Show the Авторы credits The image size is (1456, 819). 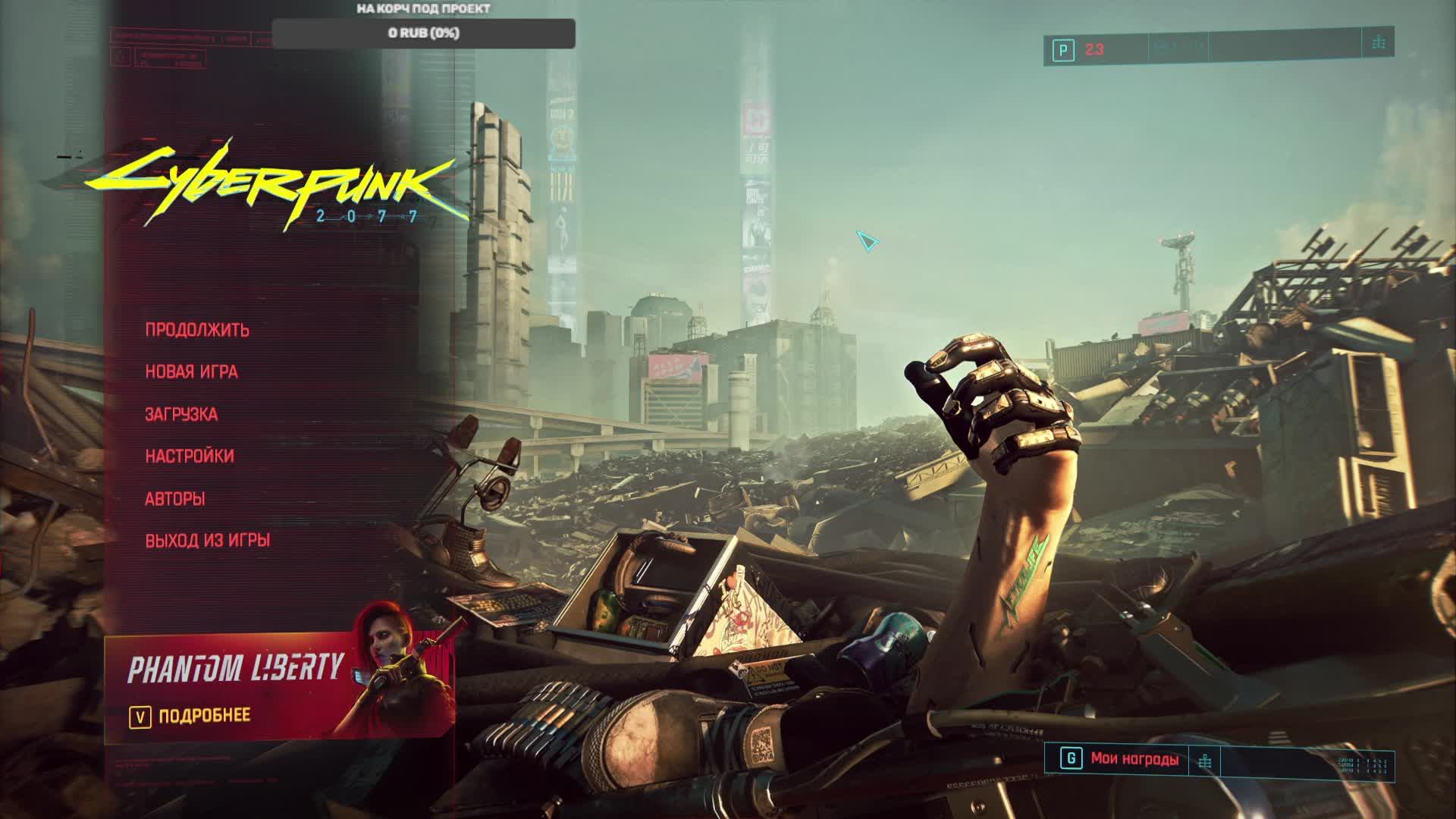pyautogui.click(x=175, y=498)
